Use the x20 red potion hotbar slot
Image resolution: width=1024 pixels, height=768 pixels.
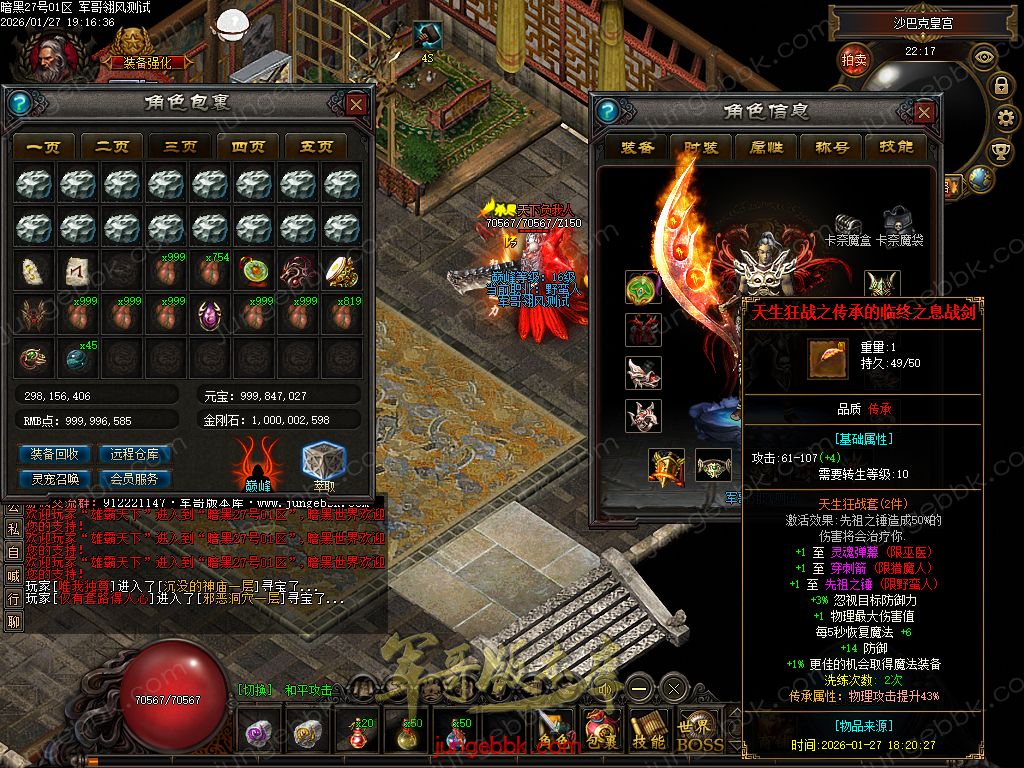click(x=357, y=734)
